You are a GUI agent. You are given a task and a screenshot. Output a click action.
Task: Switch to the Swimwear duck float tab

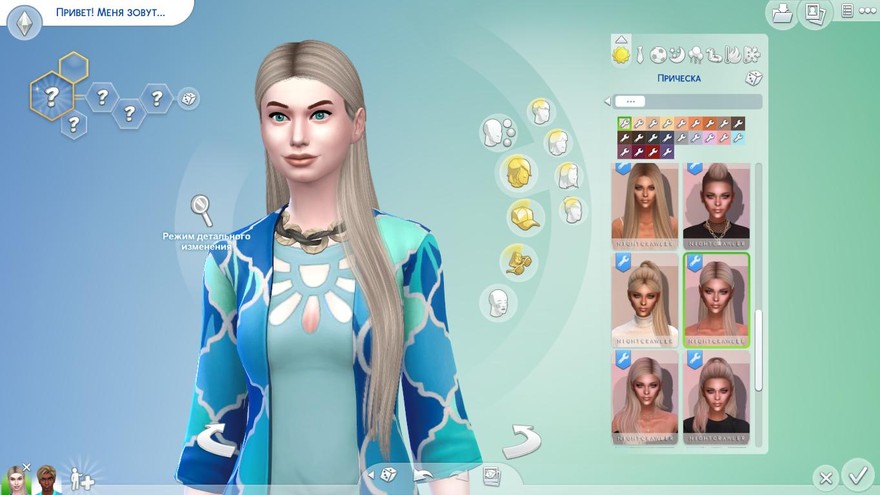tap(712, 54)
